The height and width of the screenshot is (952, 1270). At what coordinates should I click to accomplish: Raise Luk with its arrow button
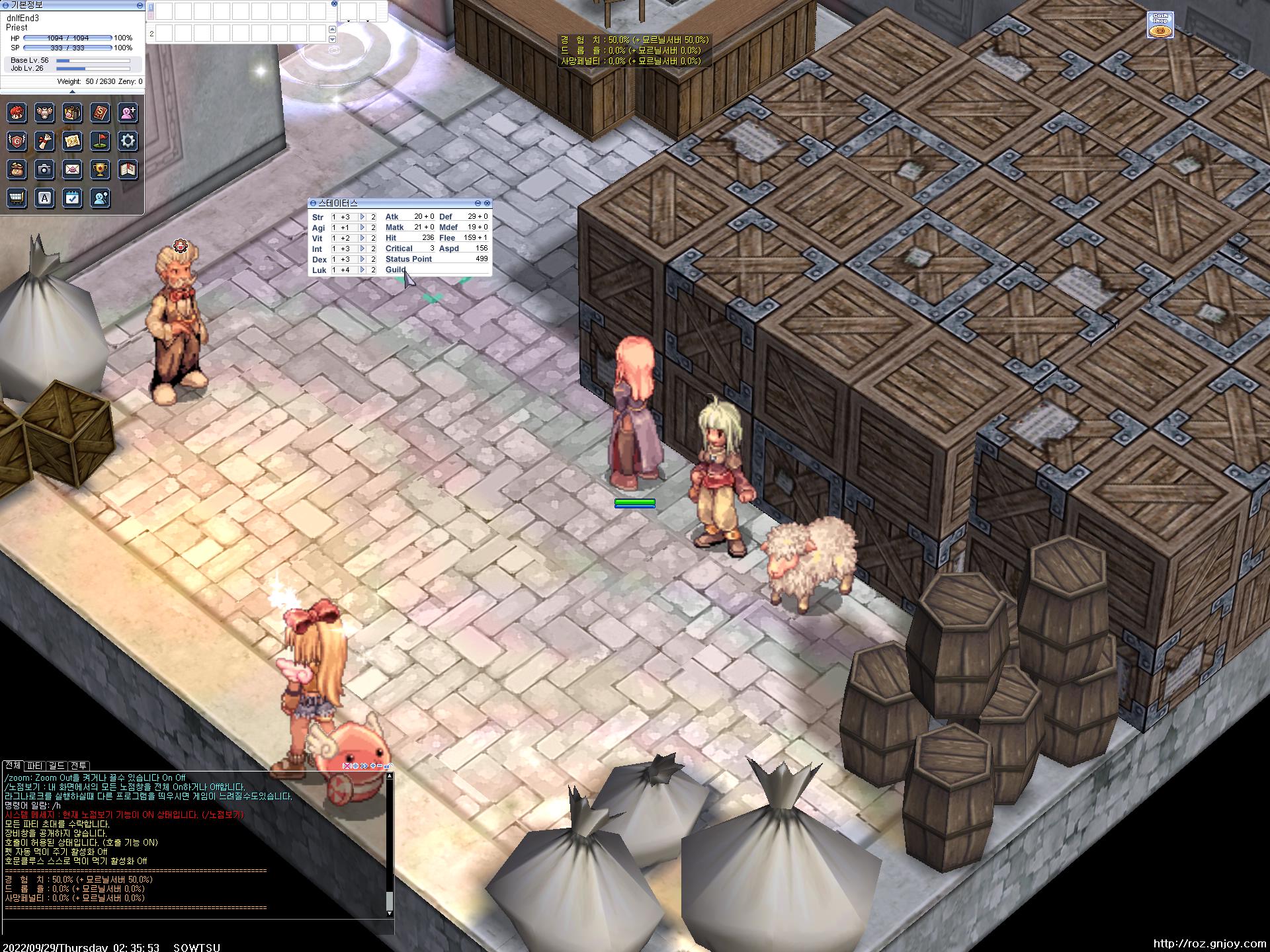(362, 270)
